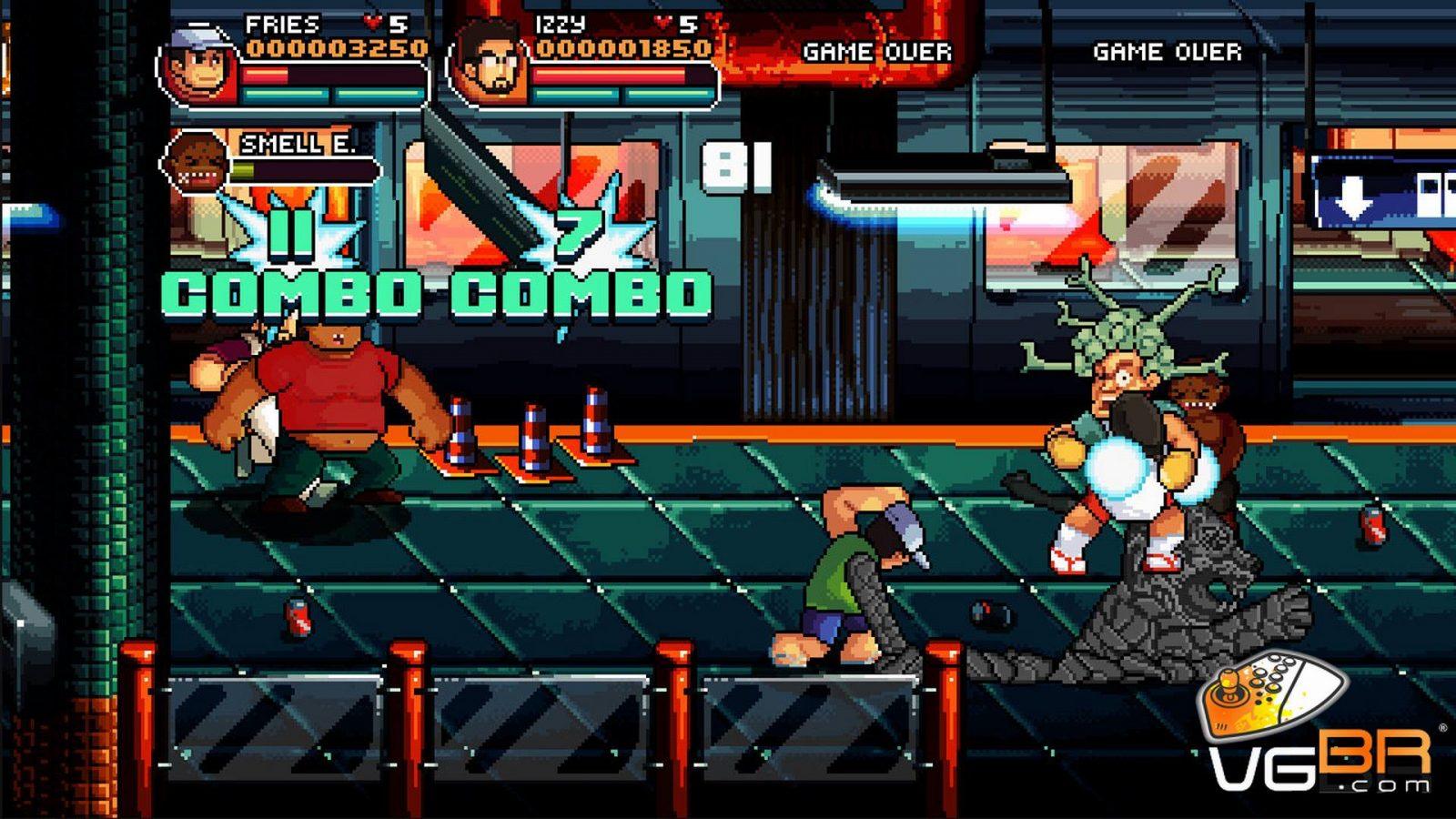Select Izzy's bearded character portrait
This screenshot has height=819, width=1456.
coord(490,66)
